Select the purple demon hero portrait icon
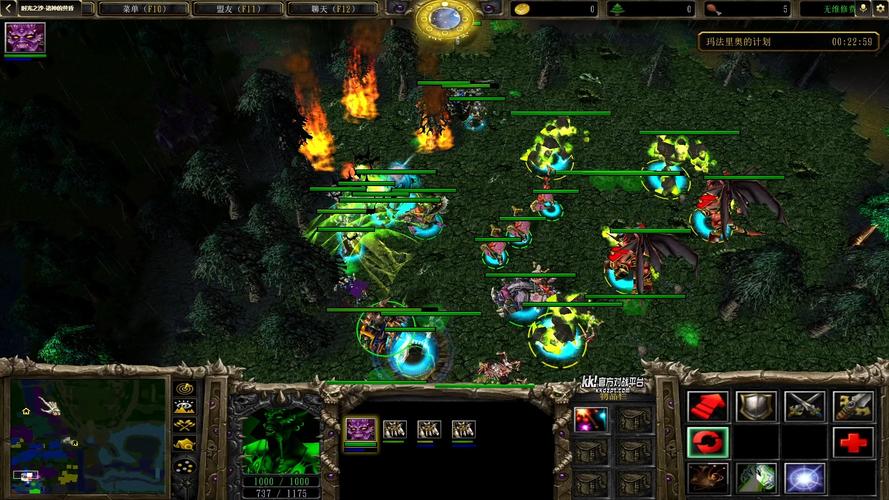The width and height of the screenshot is (889, 500). (x=24, y=38)
